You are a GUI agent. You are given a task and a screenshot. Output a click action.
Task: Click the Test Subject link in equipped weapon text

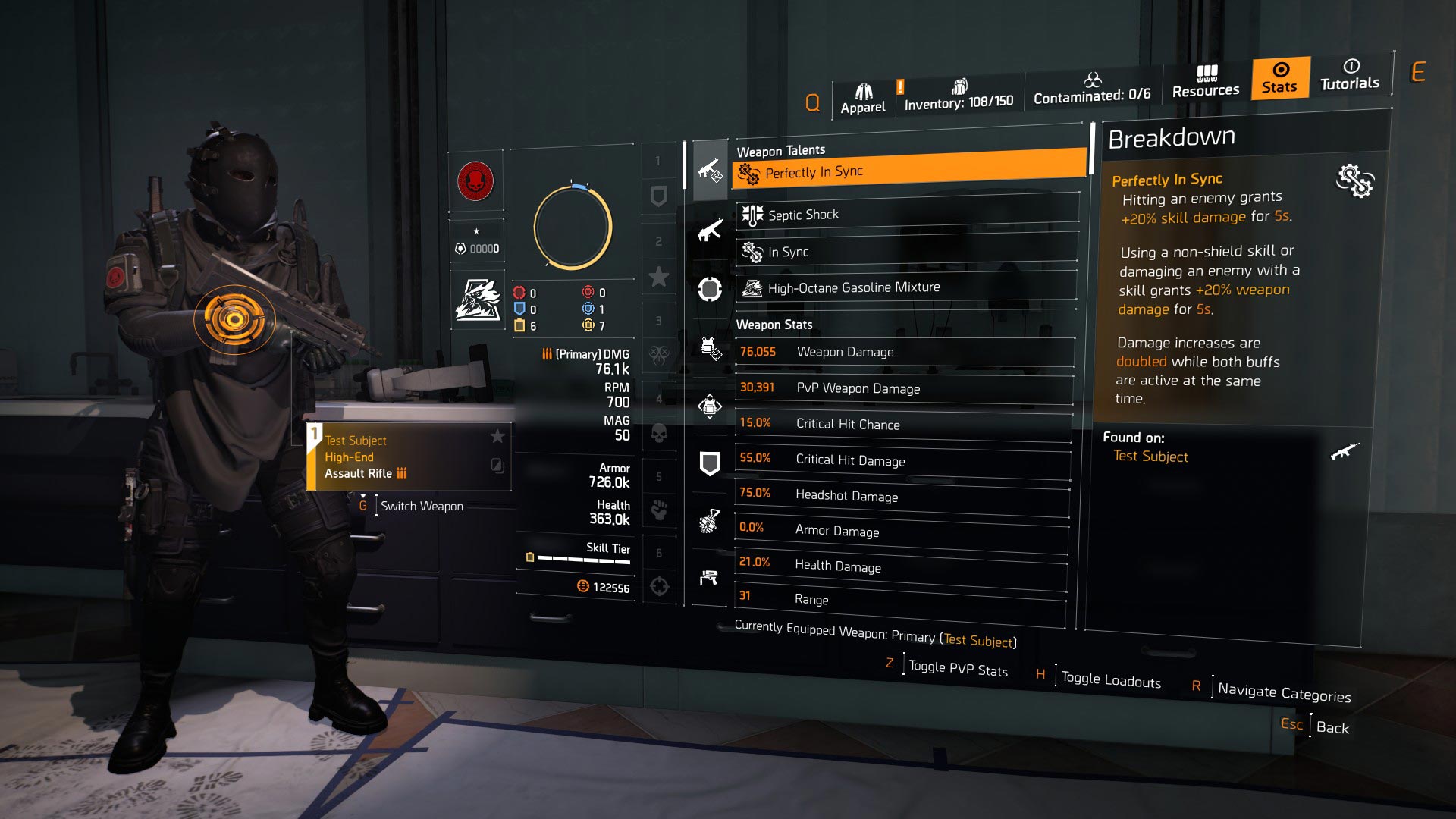pos(977,641)
